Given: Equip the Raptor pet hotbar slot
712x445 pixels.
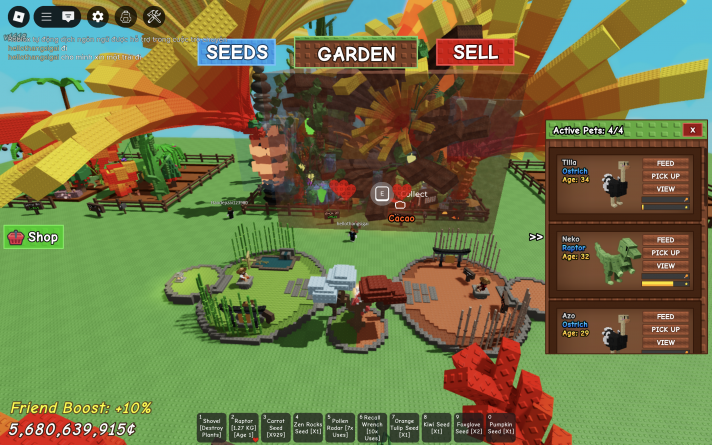Looking at the screenshot, I should tap(244, 428).
